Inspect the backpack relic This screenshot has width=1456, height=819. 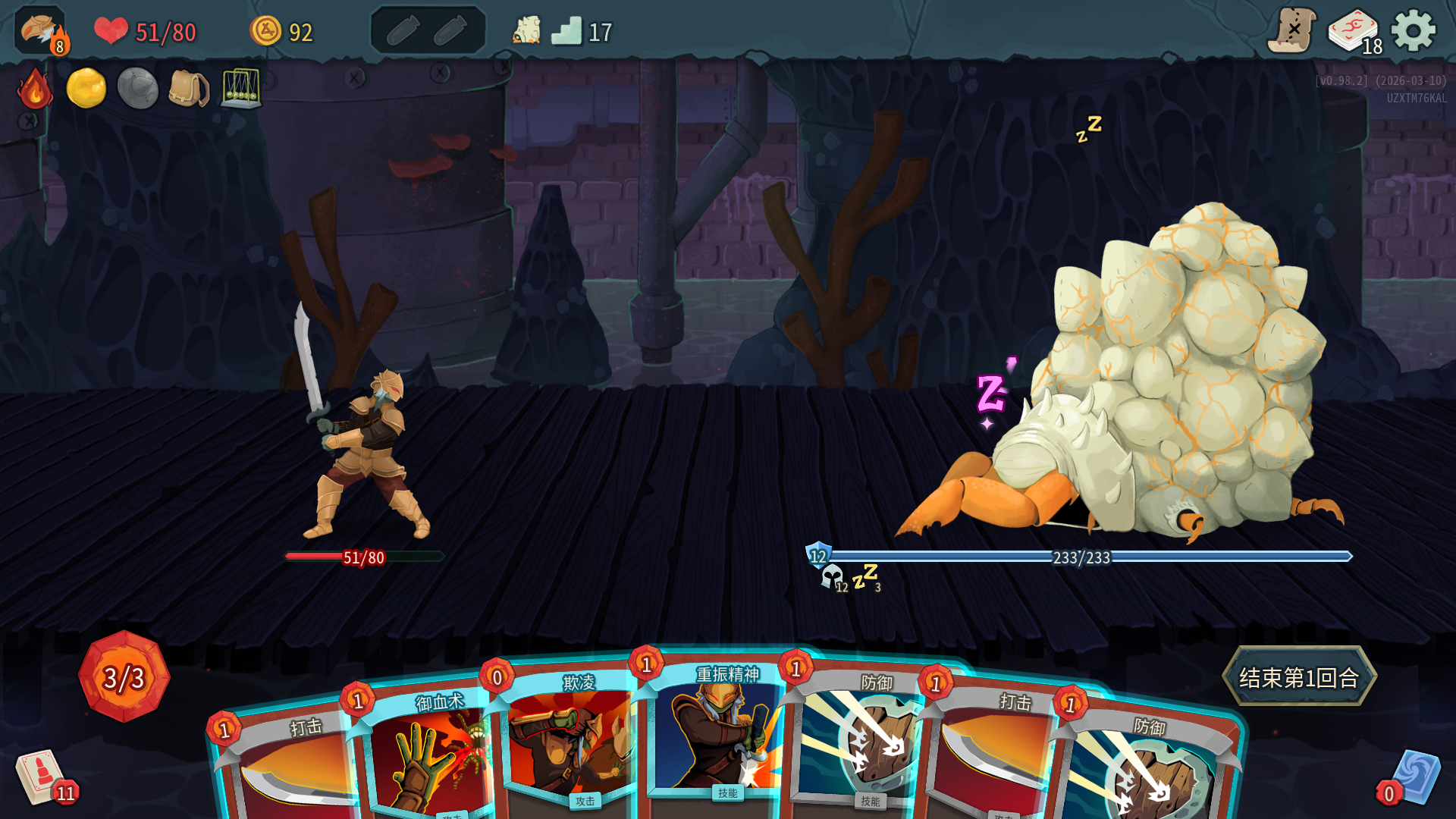(188, 89)
